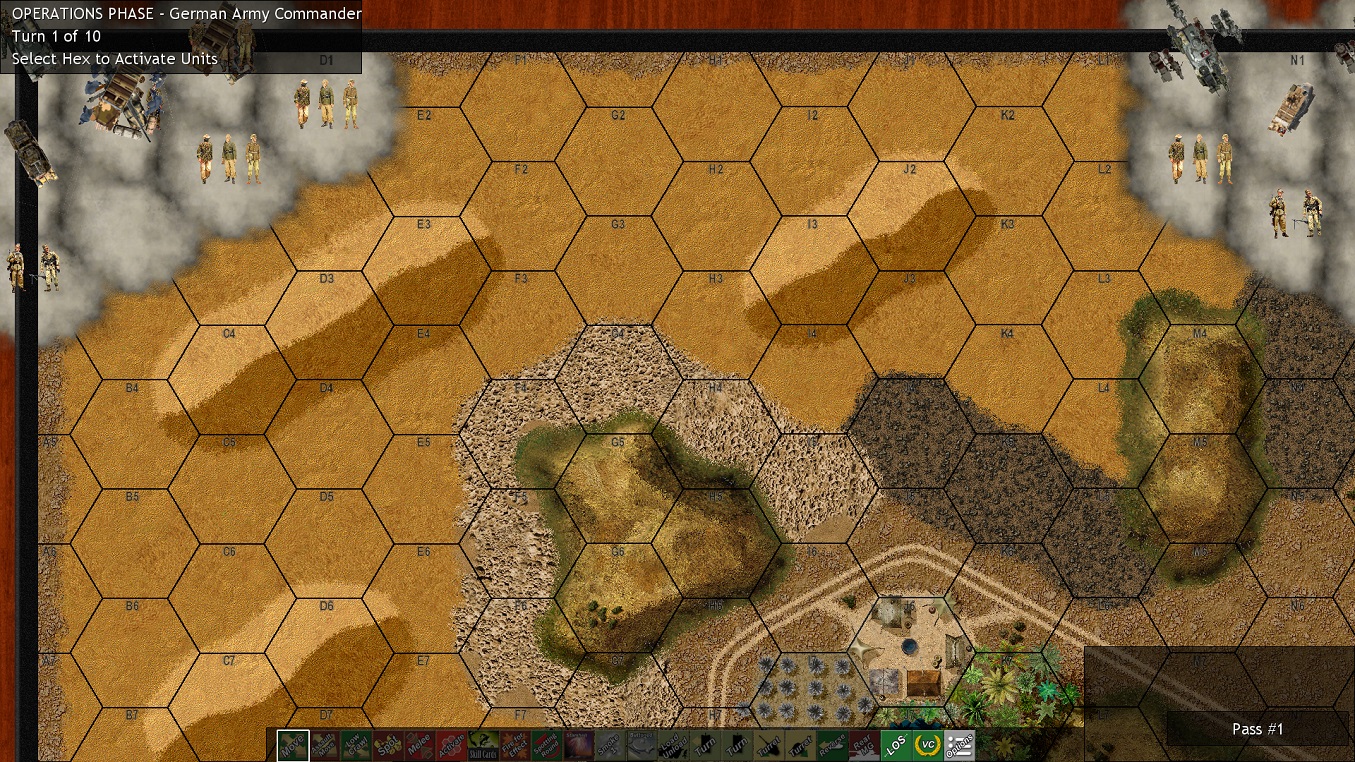Select the vehicle Turn icon
1355x762 pixels.
tap(706, 746)
